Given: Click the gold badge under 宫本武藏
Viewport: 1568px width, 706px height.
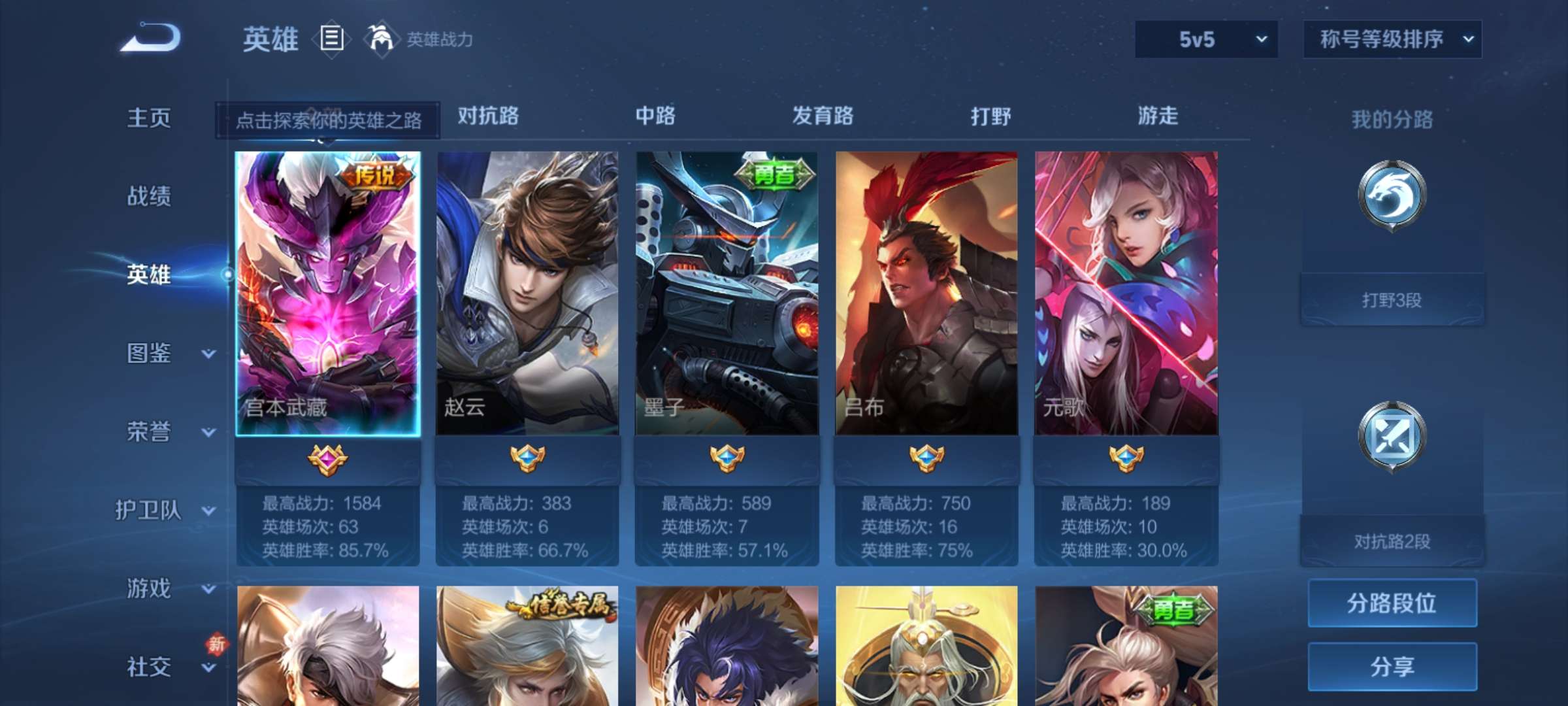Looking at the screenshot, I should click(x=329, y=458).
